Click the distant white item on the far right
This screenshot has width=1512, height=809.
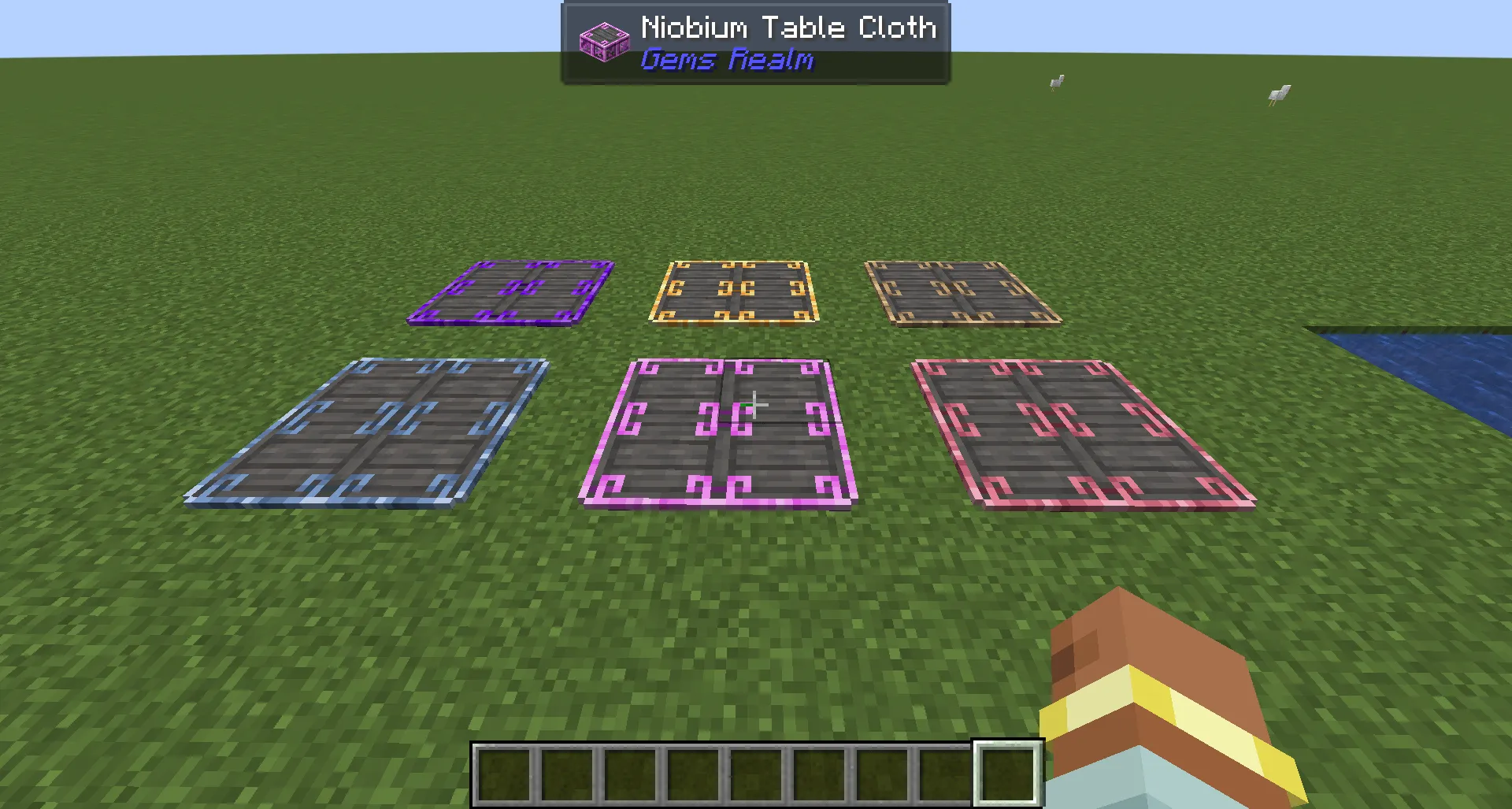1277,94
